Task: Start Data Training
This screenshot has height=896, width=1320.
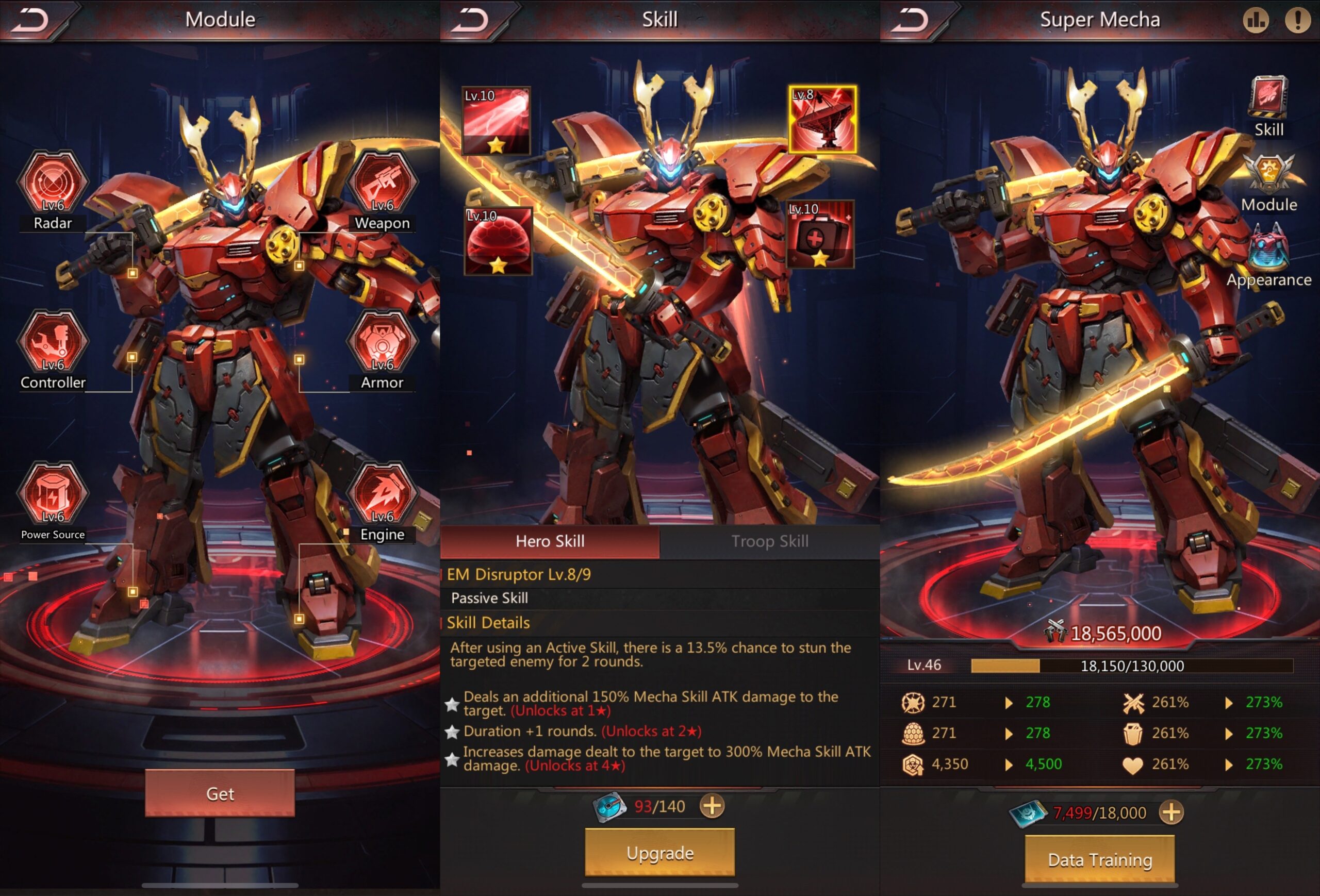Action: [x=1100, y=860]
